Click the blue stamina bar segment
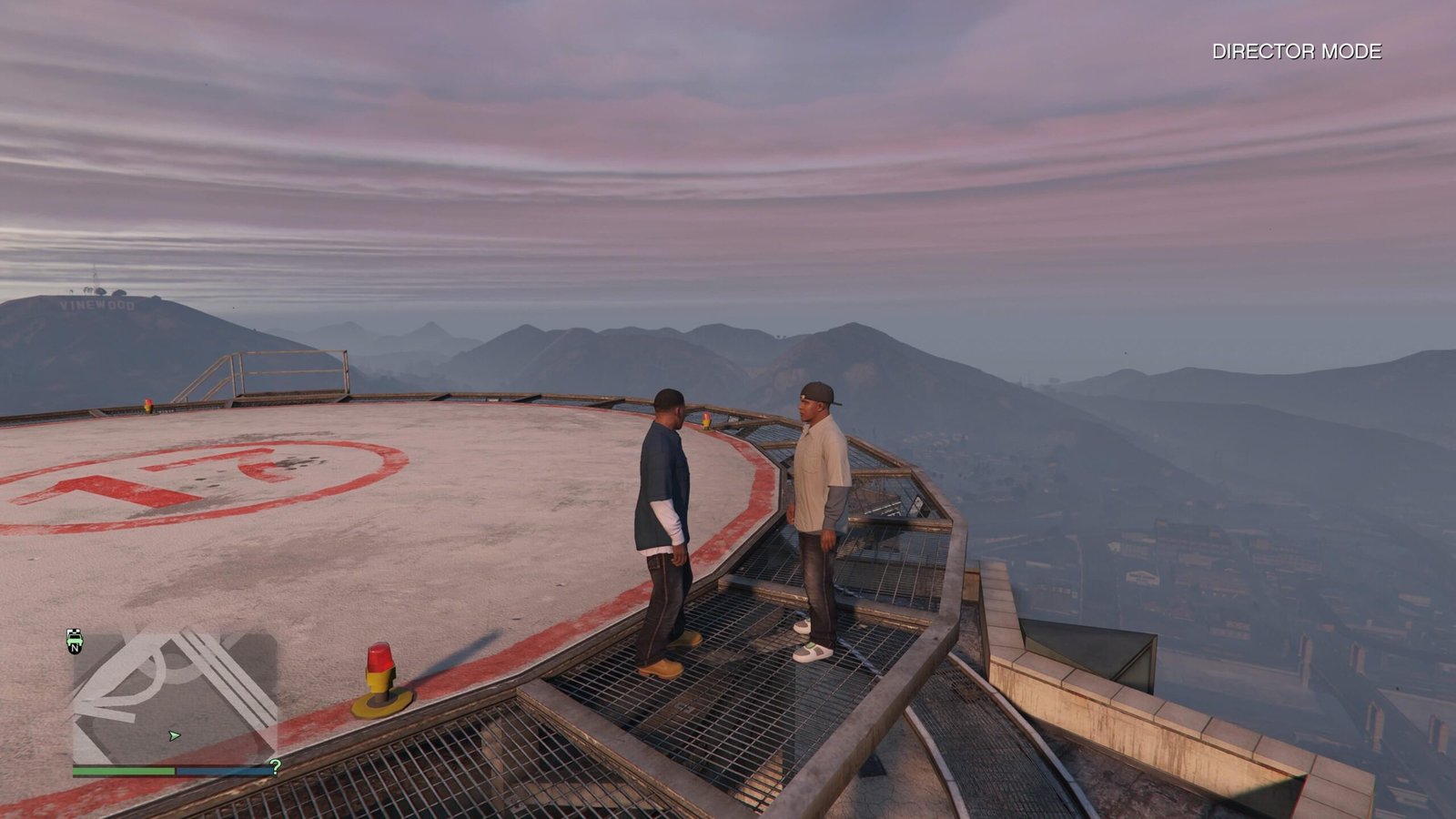This screenshot has height=819, width=1456. [223, 769]
